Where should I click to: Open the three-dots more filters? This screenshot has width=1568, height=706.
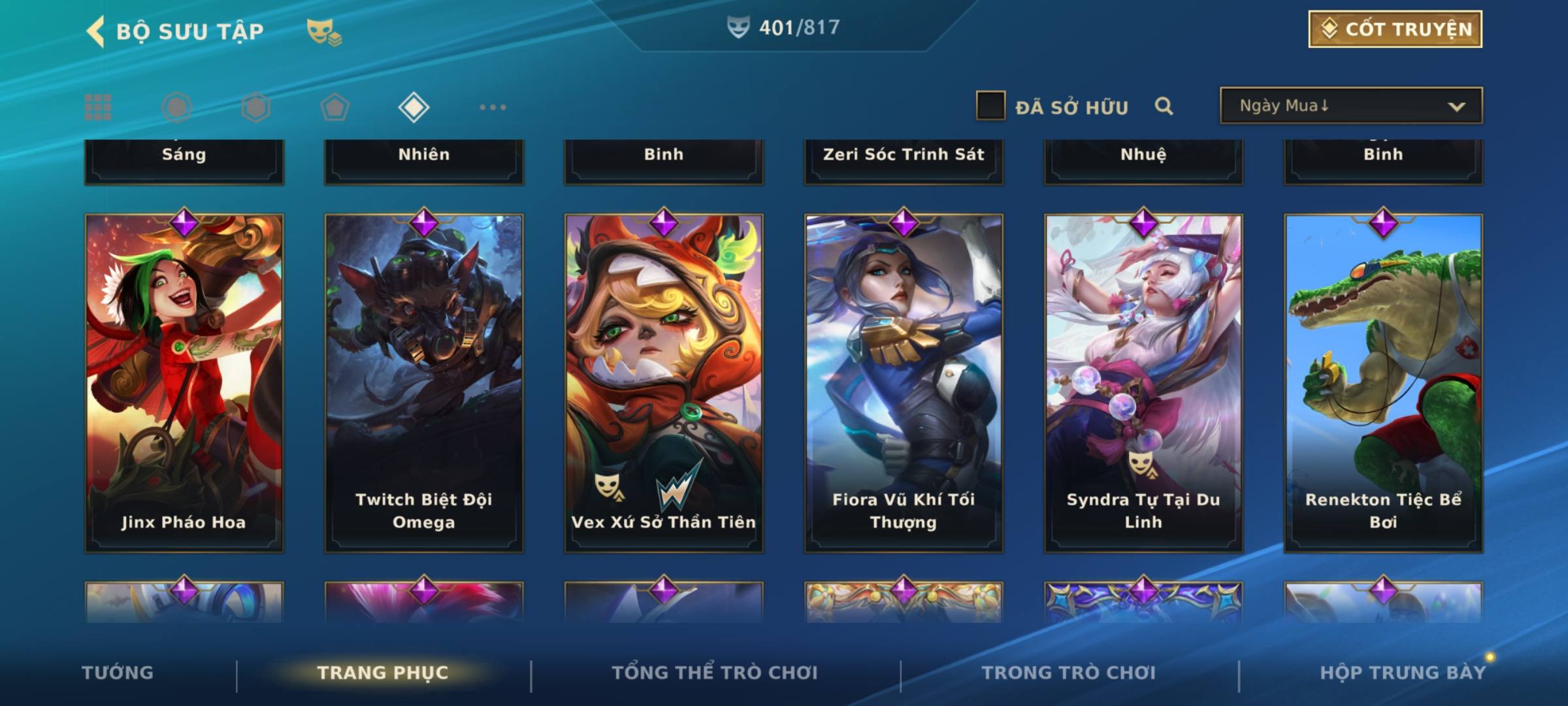(x=493, y=107)
